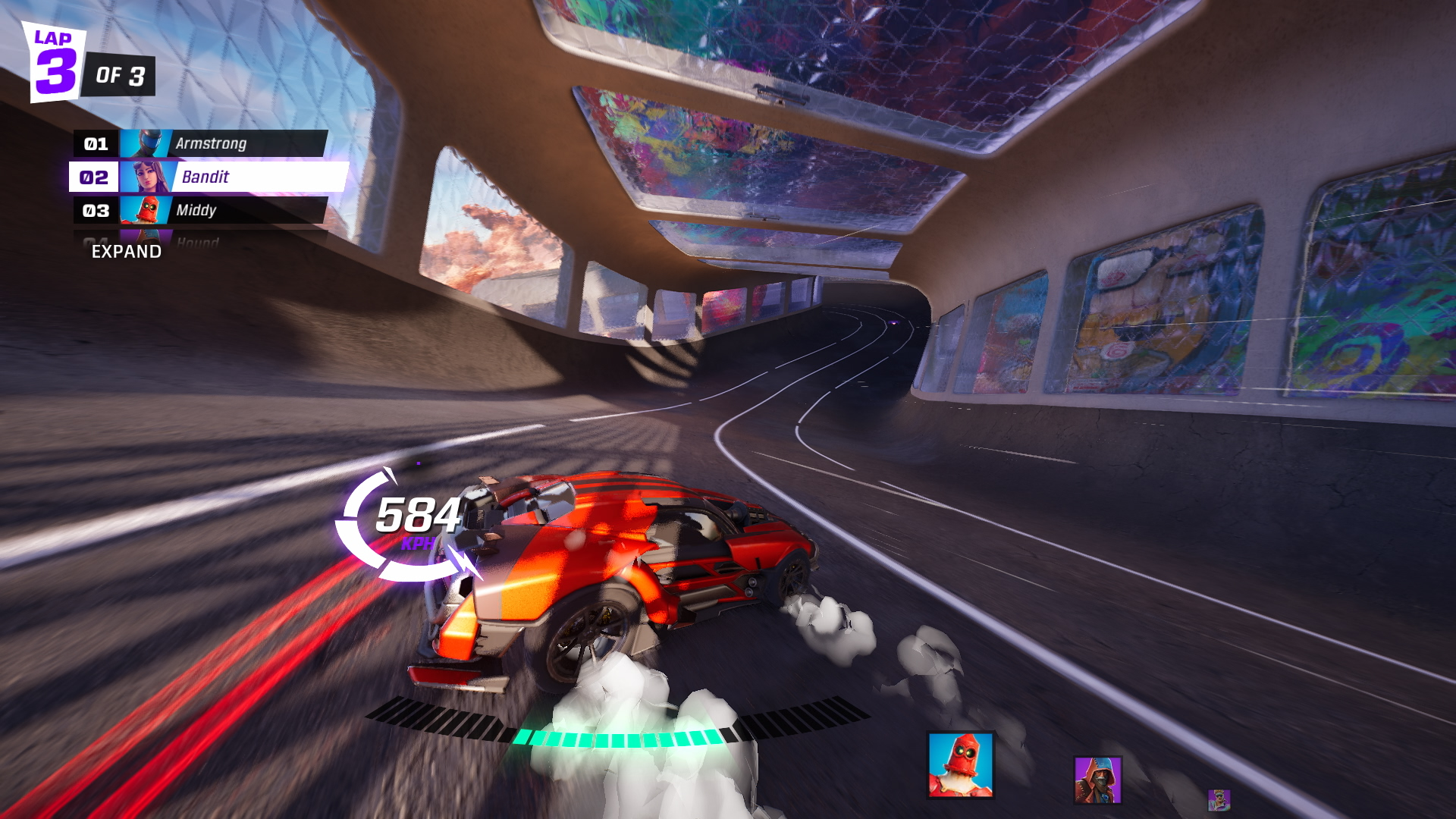This screenshot has width=1456, height=819.
Task: Click the Middy position 03 entry
Action: (199, 210)
